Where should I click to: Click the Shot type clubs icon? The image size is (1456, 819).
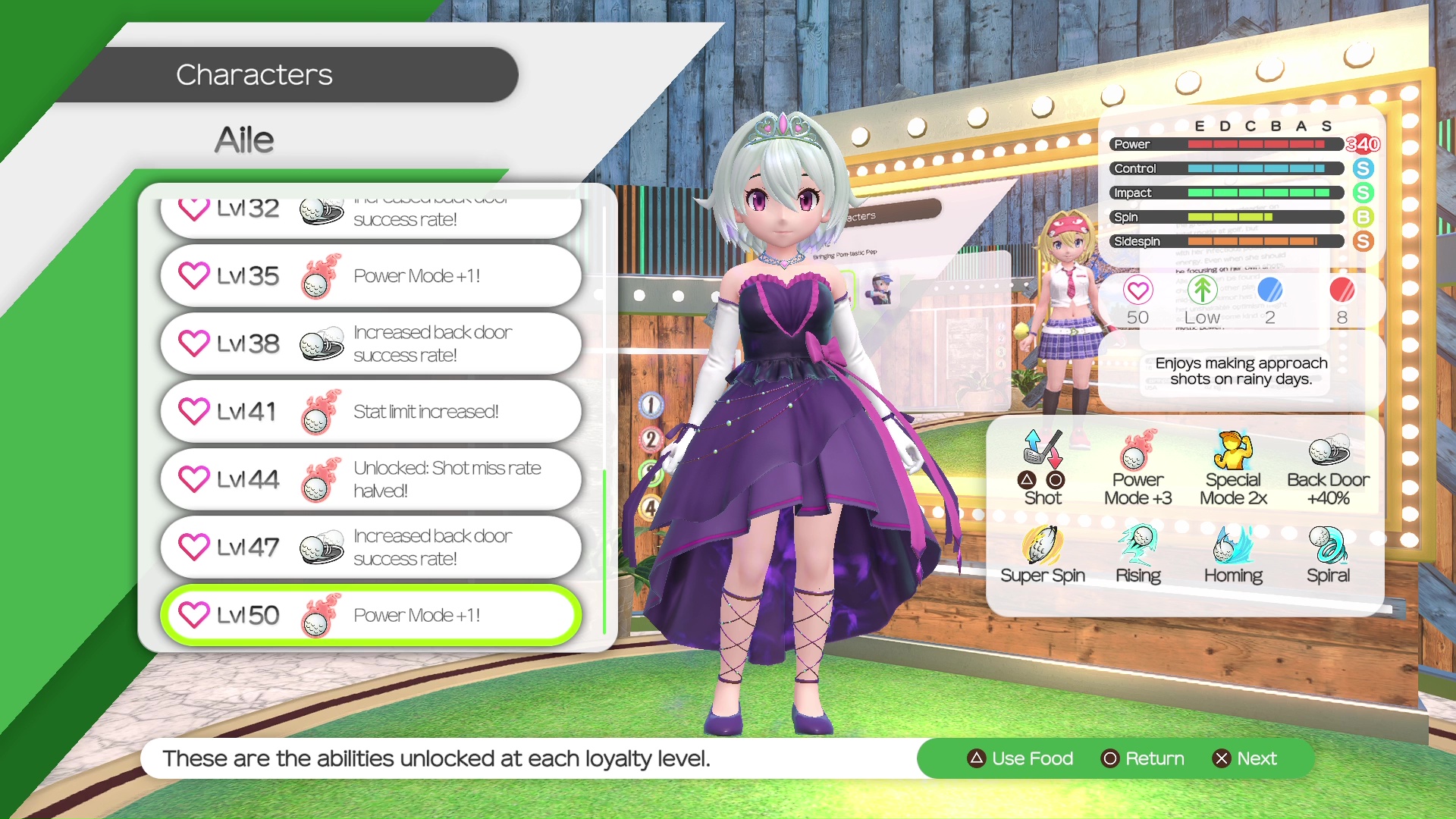tap(1042, 449)
